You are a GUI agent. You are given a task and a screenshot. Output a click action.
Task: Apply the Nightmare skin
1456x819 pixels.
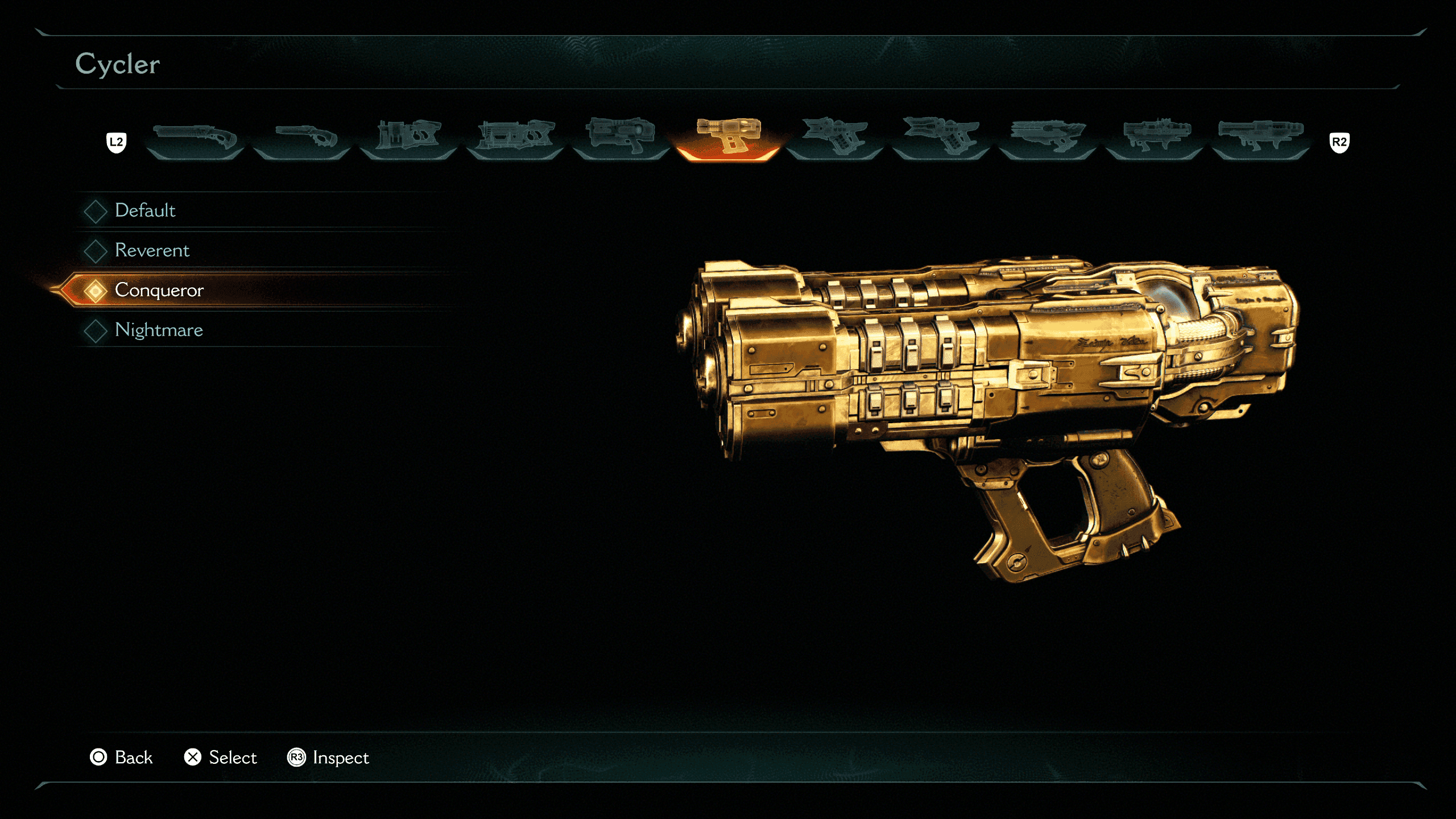tap(159, 330)
